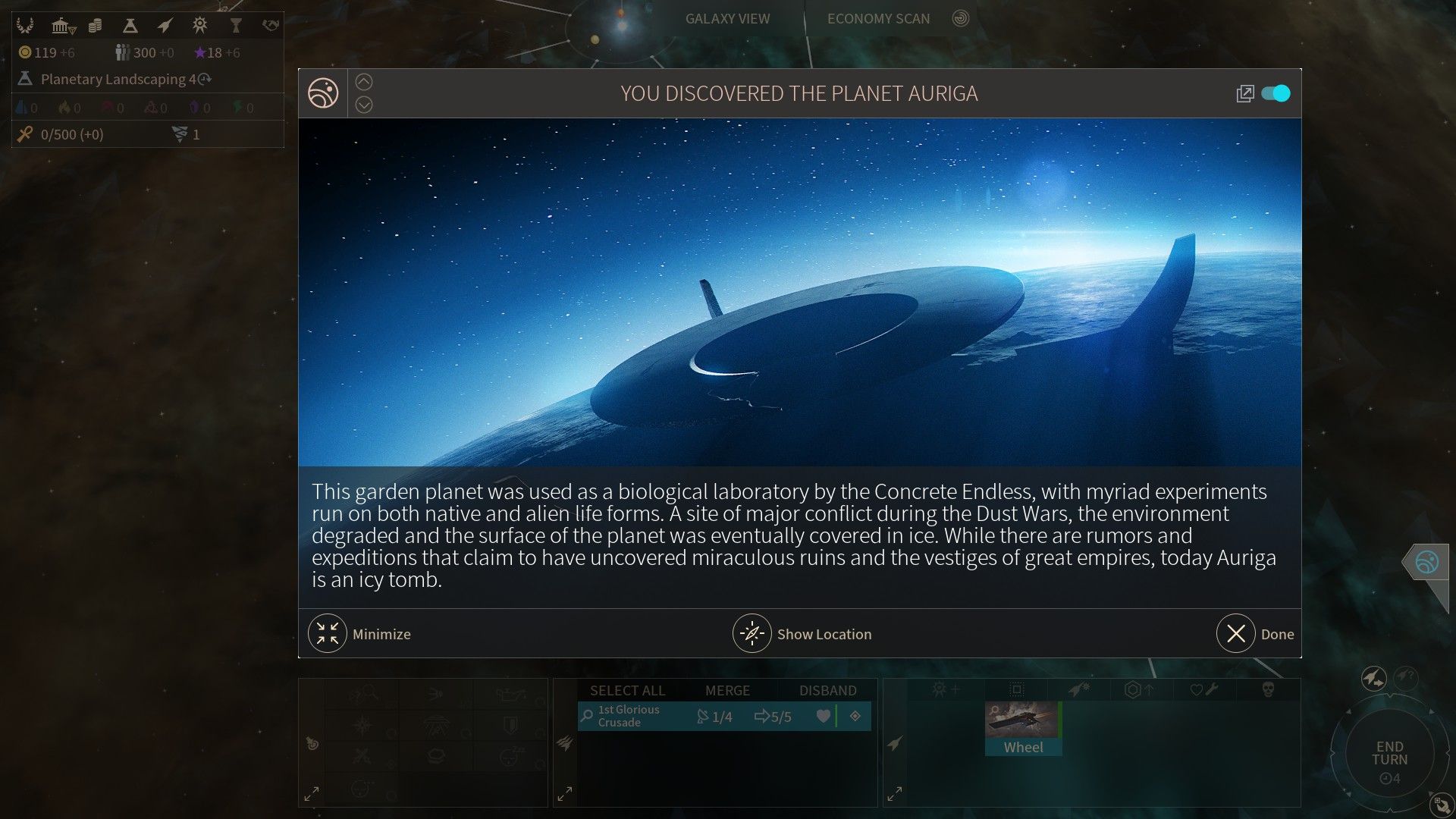Open the Economy Scan tab
This screenshot has width=1456, height=819.
click(x=879, y=18)
